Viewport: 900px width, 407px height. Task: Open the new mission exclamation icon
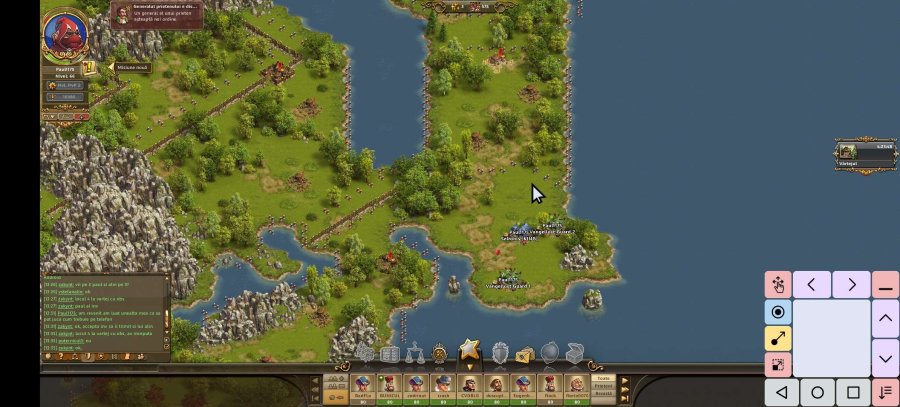click(x=89, y=67)
